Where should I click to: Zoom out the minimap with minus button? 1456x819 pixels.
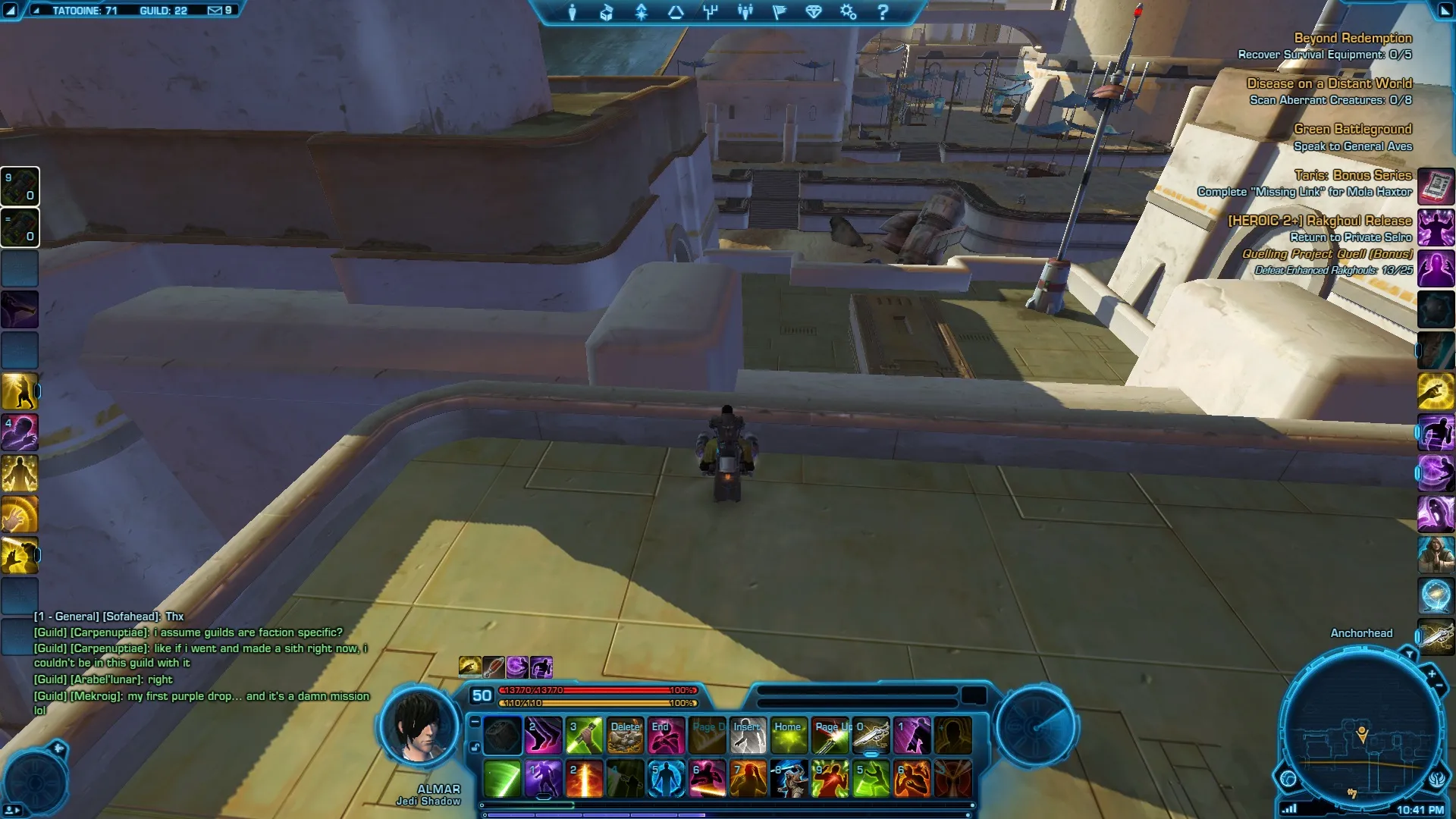[x=1439, y=687]
